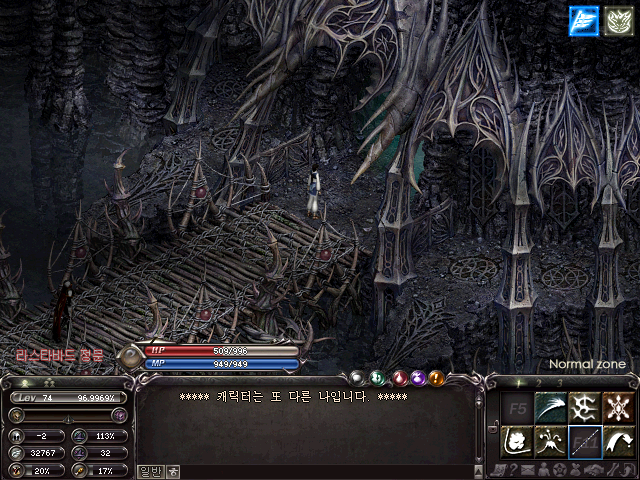Click the orange orb above chat
Screen dimensions: 640x480
pyautogui.click(x=437, y=378)
